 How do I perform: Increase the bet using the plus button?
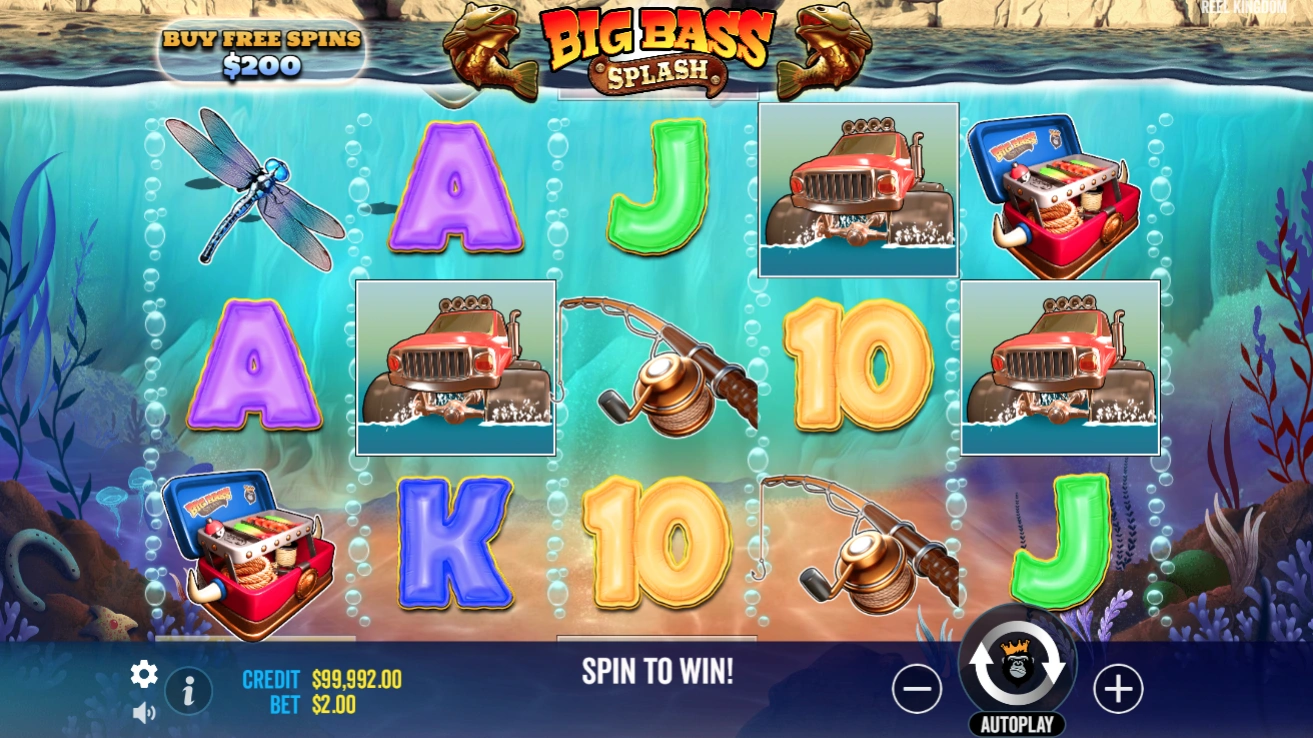point(1119,689)
